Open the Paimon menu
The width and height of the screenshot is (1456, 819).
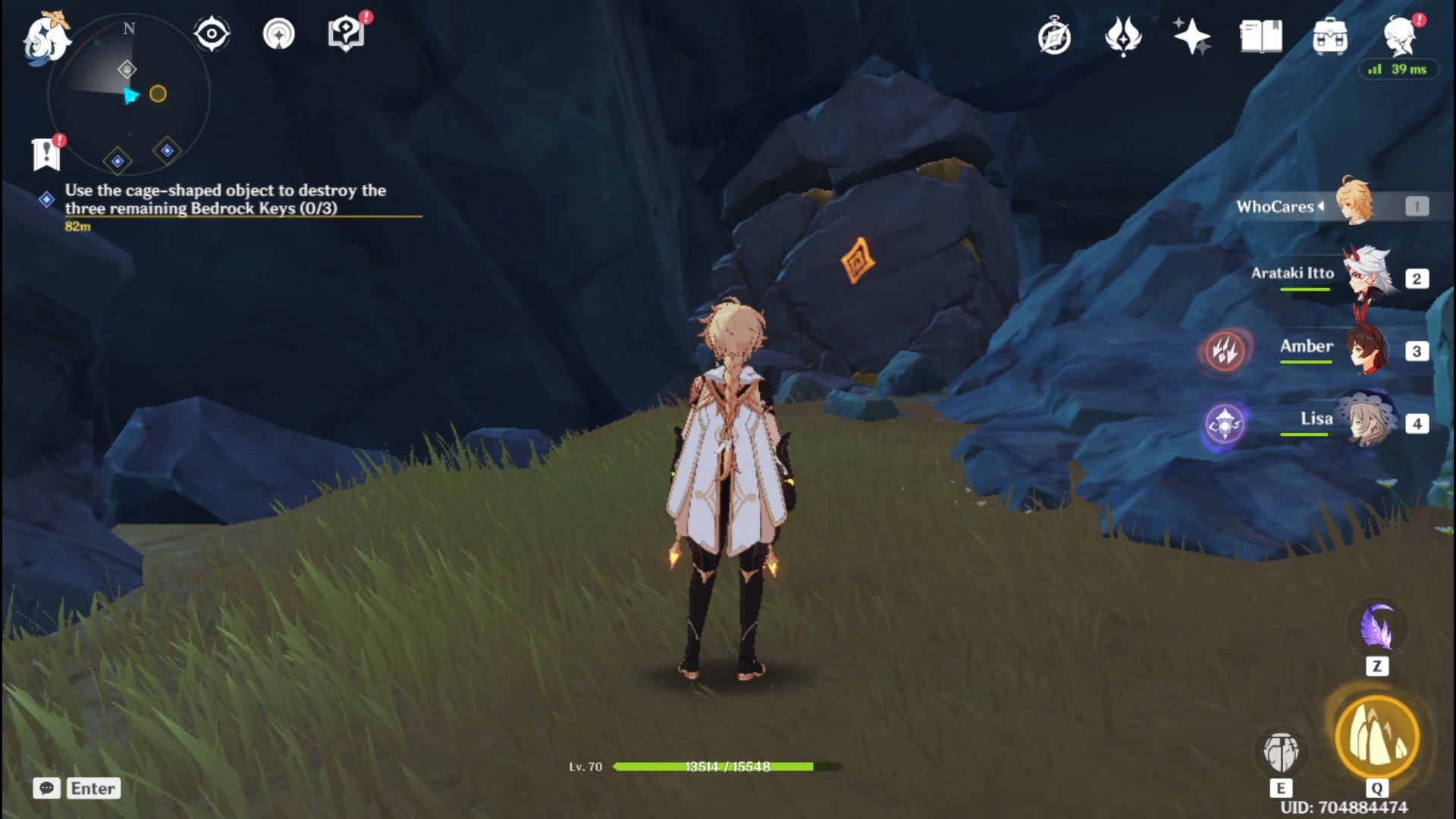point(45,38)
